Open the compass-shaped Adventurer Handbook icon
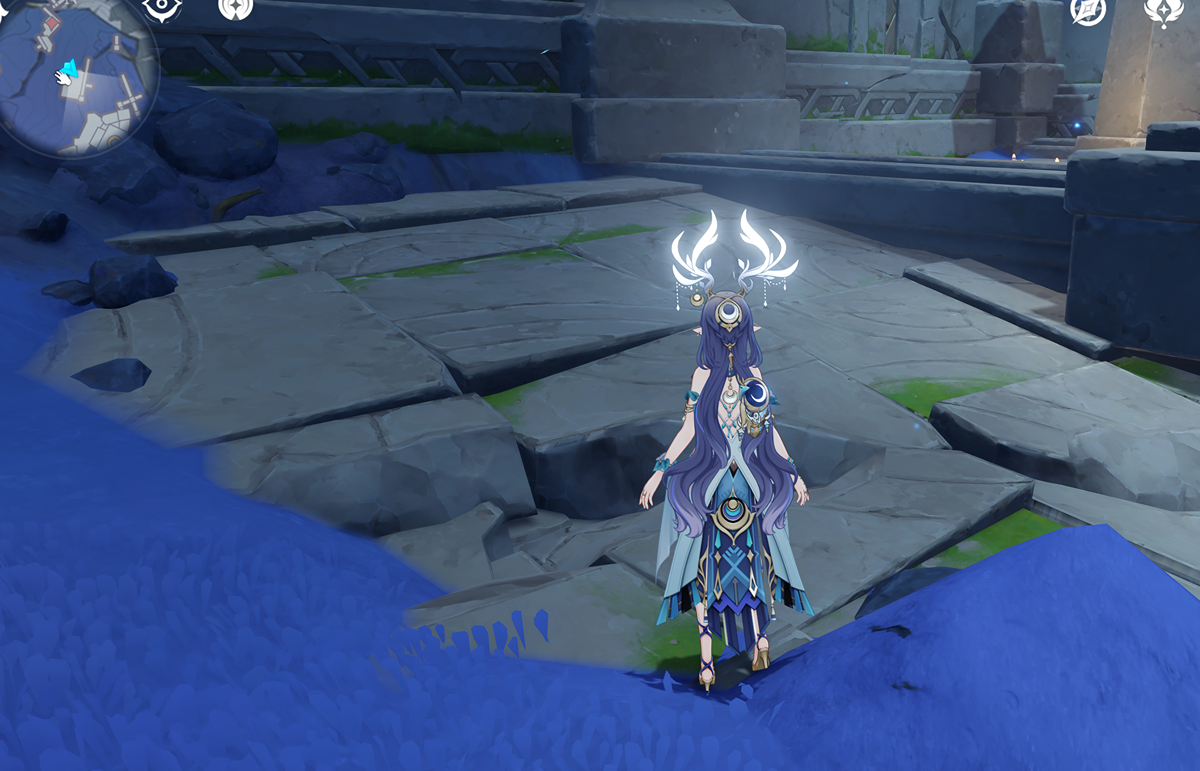 1088,10
